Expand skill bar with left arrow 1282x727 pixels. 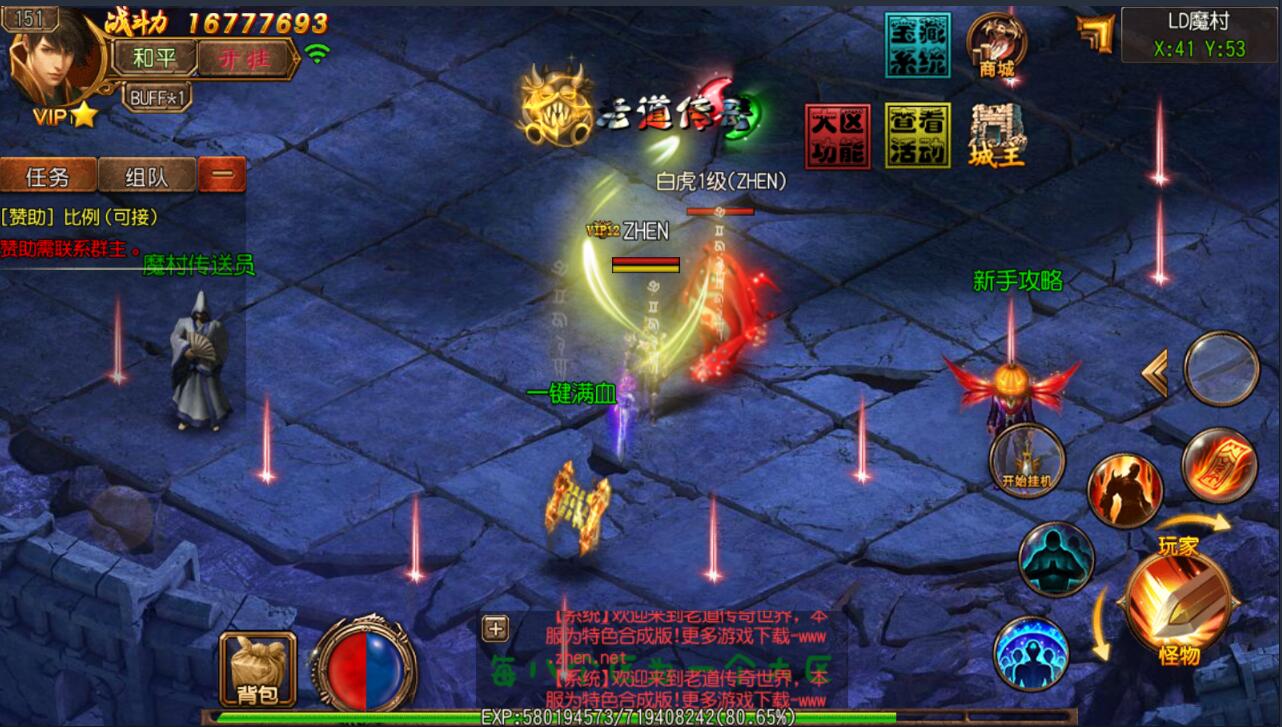[1155, 374]
